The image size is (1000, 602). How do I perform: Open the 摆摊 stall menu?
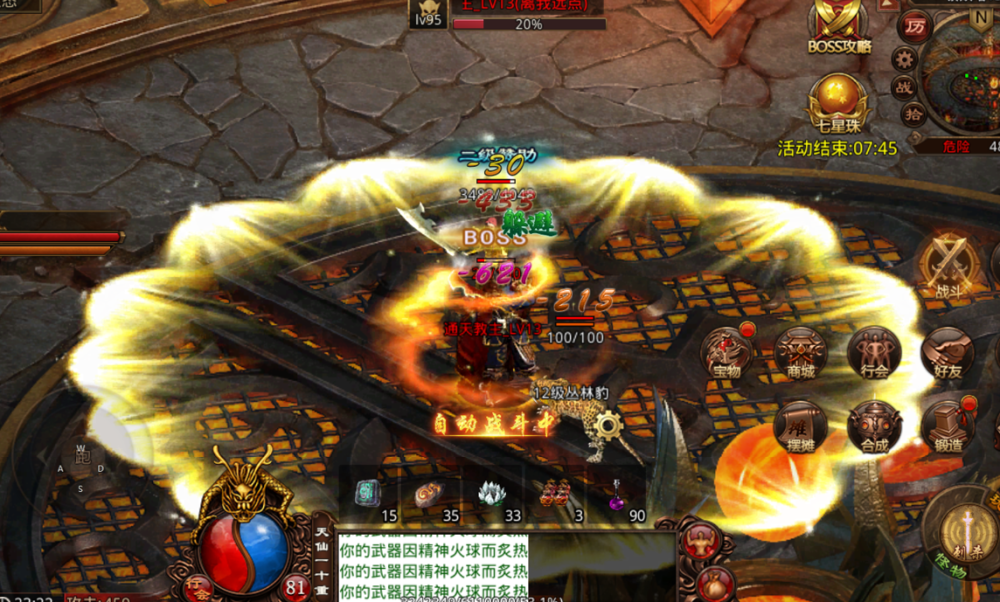tap(801, 426)
